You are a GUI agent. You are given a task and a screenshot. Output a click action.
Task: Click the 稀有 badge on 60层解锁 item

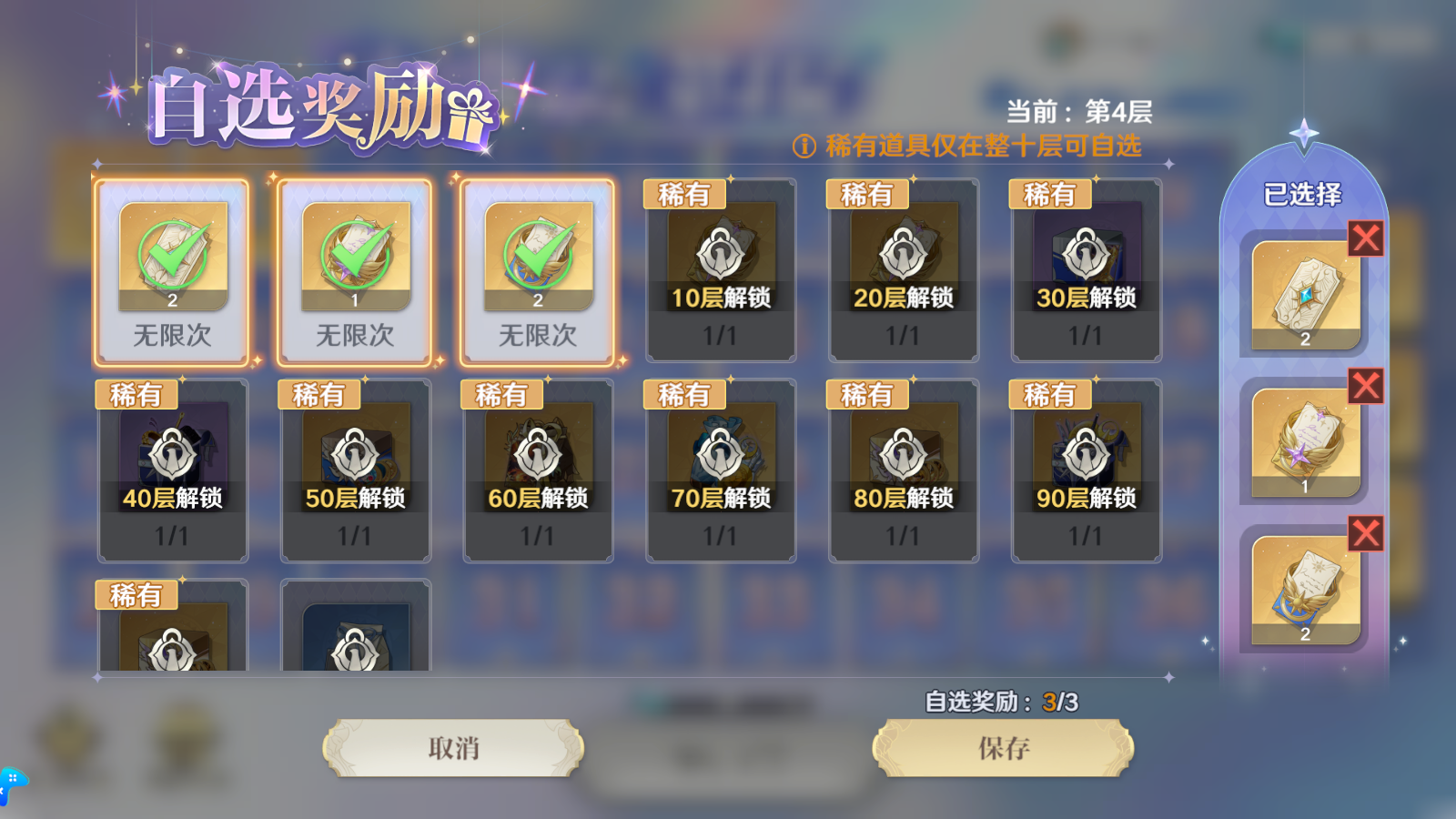click(501, 393)
